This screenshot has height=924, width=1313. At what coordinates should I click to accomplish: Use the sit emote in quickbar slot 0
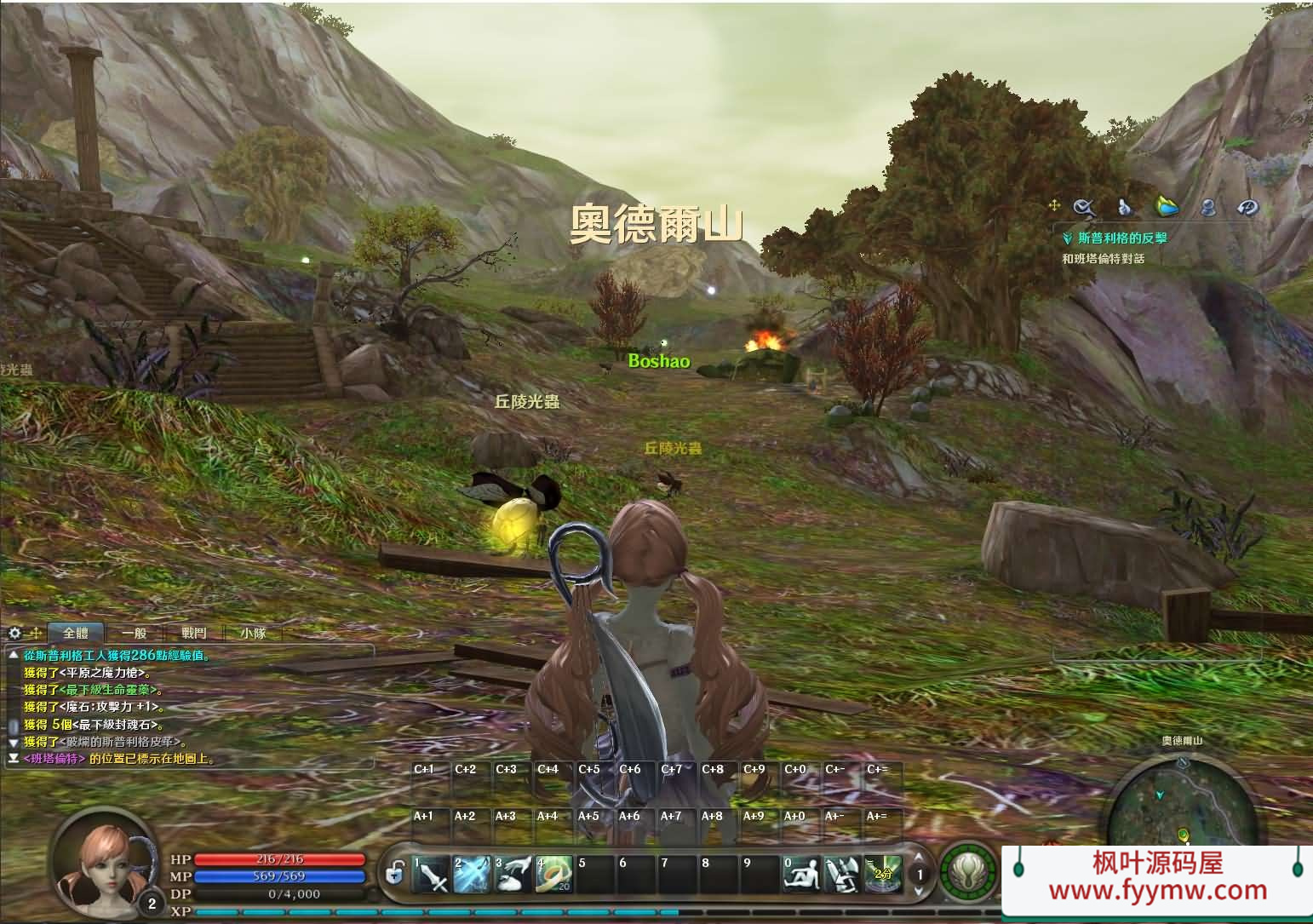[x=800, y=873]
